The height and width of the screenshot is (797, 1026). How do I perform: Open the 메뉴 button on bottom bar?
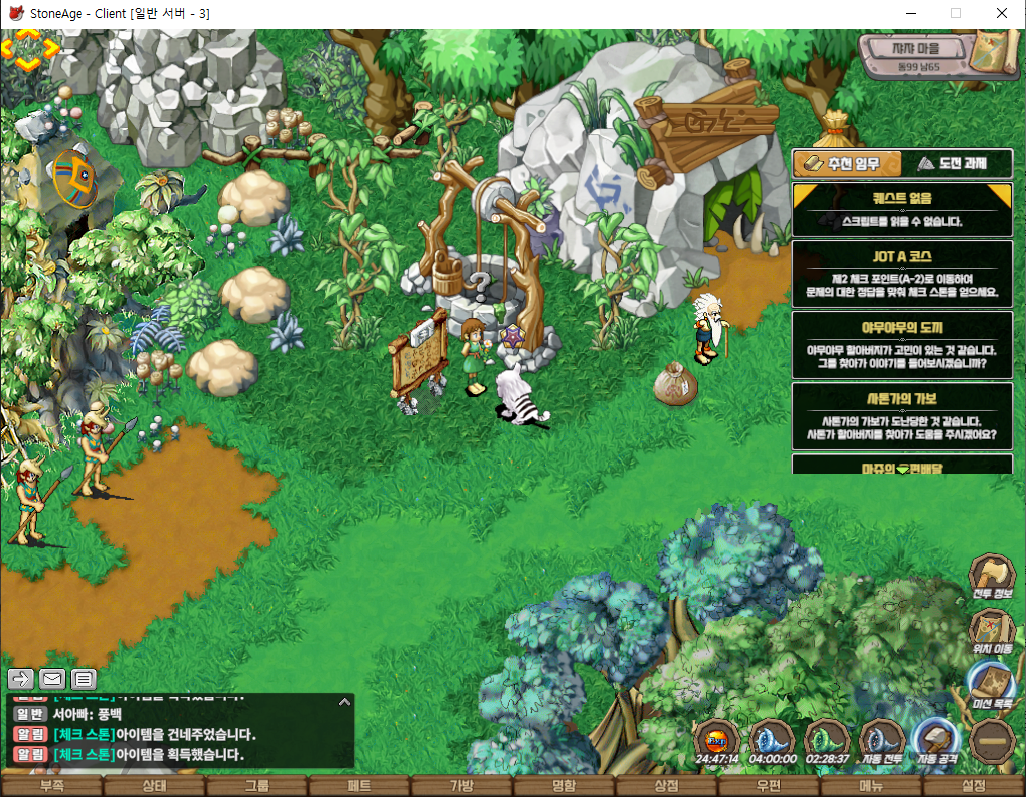pos(871,786)
